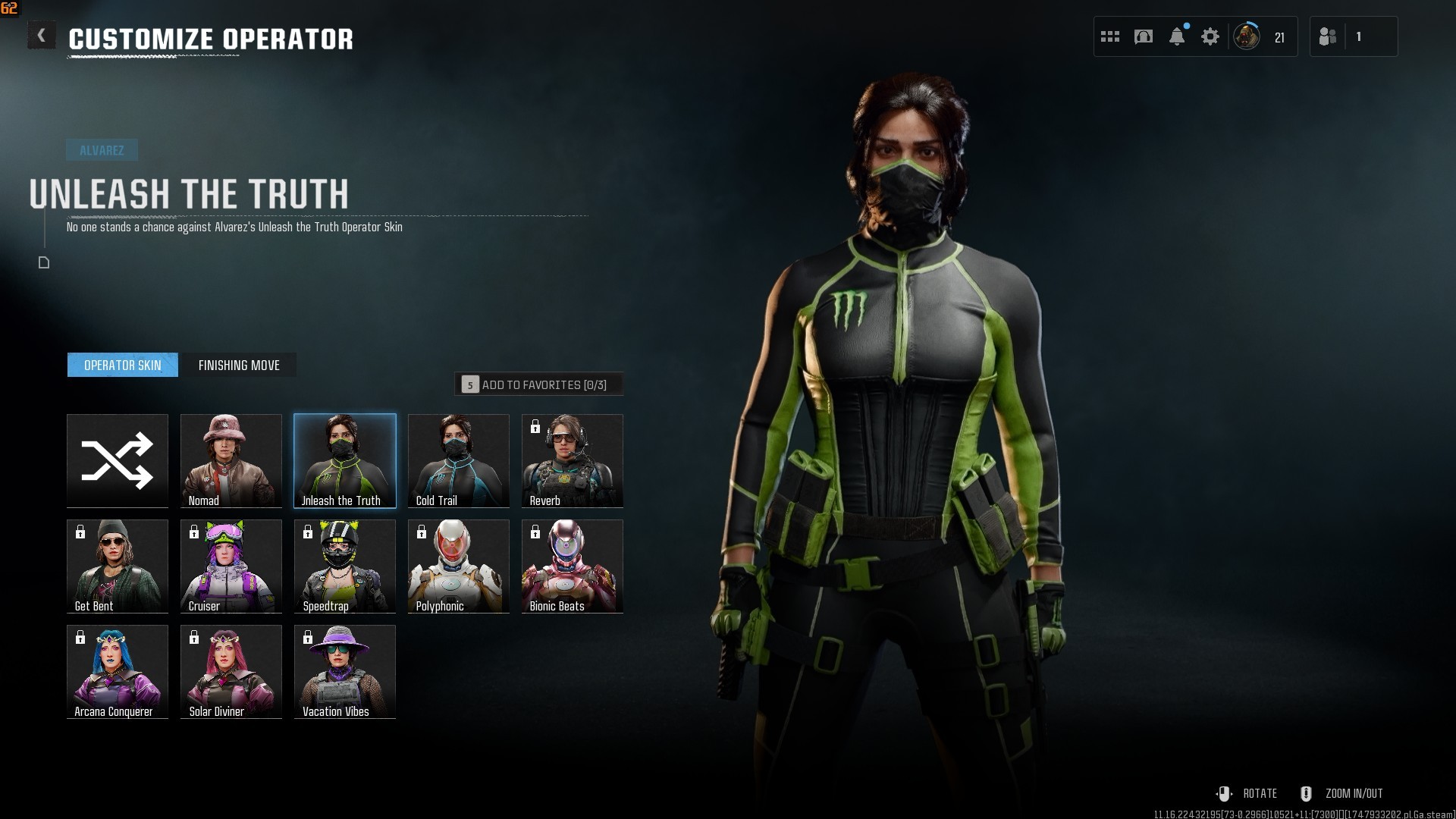Preview the Arcana Conquerer skin

[x=118, y=671]
